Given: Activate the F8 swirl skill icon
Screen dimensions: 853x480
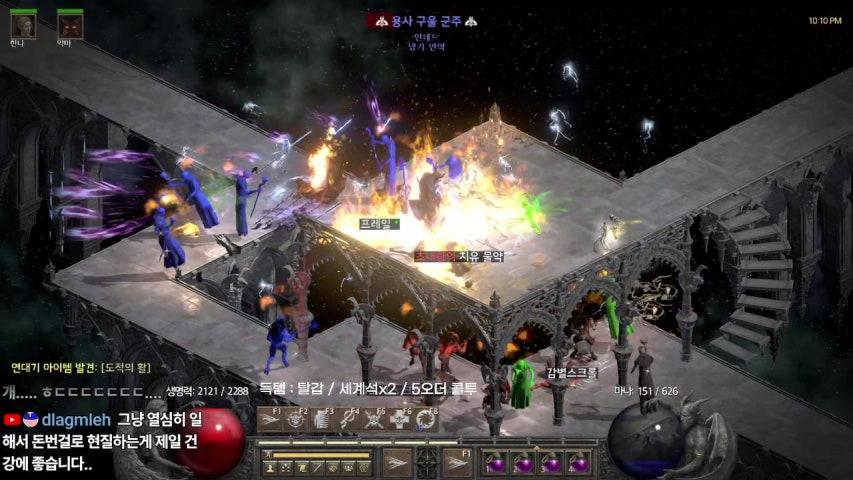Looking at the screenshot, I should [x=425, y=420].
